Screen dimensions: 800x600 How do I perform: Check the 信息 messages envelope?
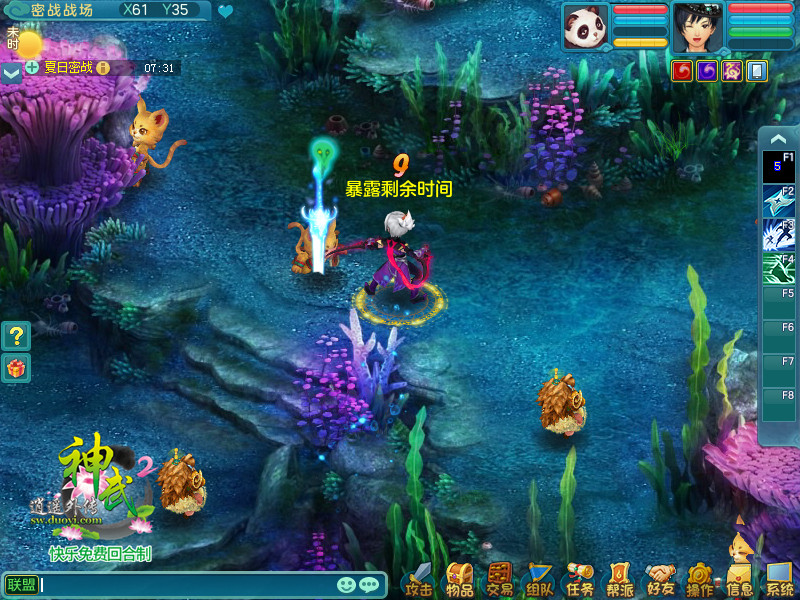coord(740,579)
